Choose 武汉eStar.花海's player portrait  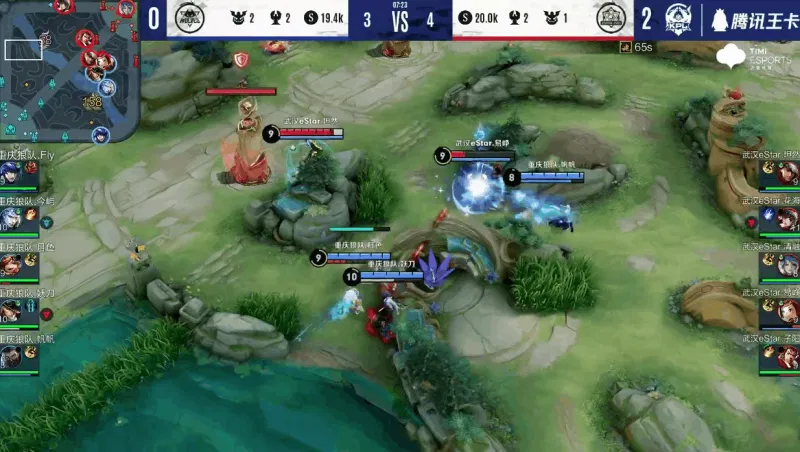(x=788, y=219)
